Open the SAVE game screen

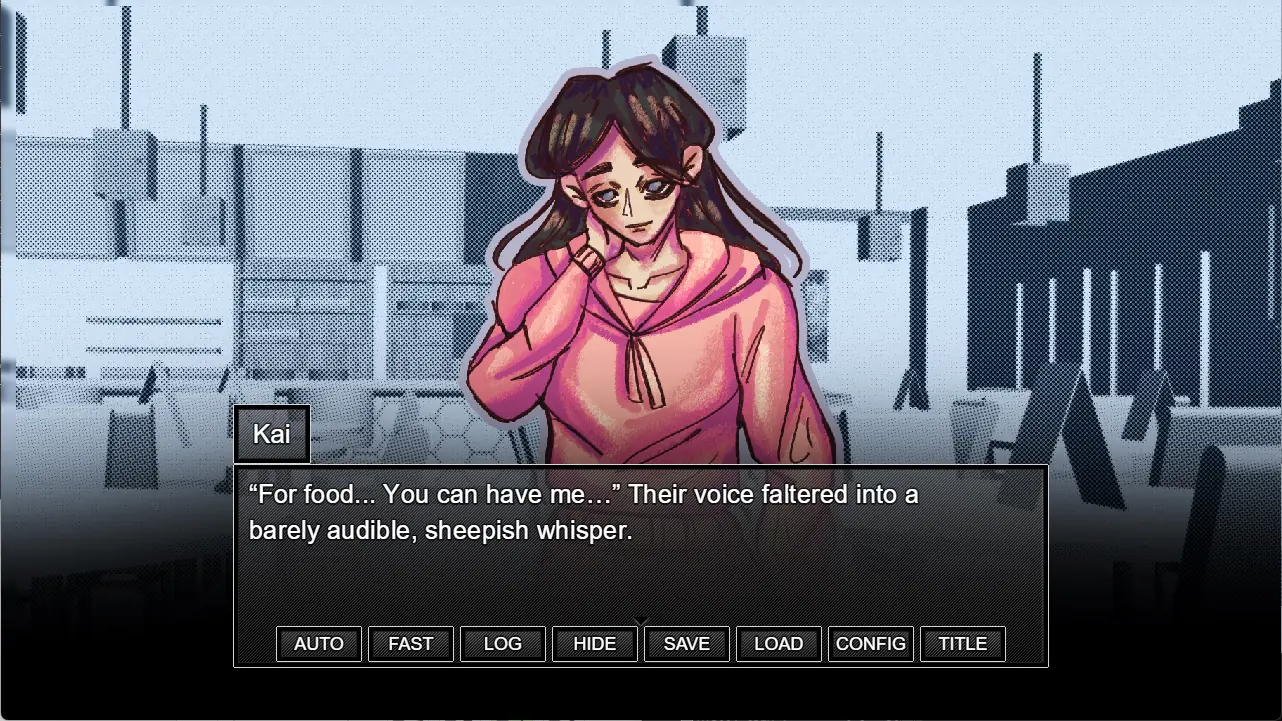pos(687,644)
